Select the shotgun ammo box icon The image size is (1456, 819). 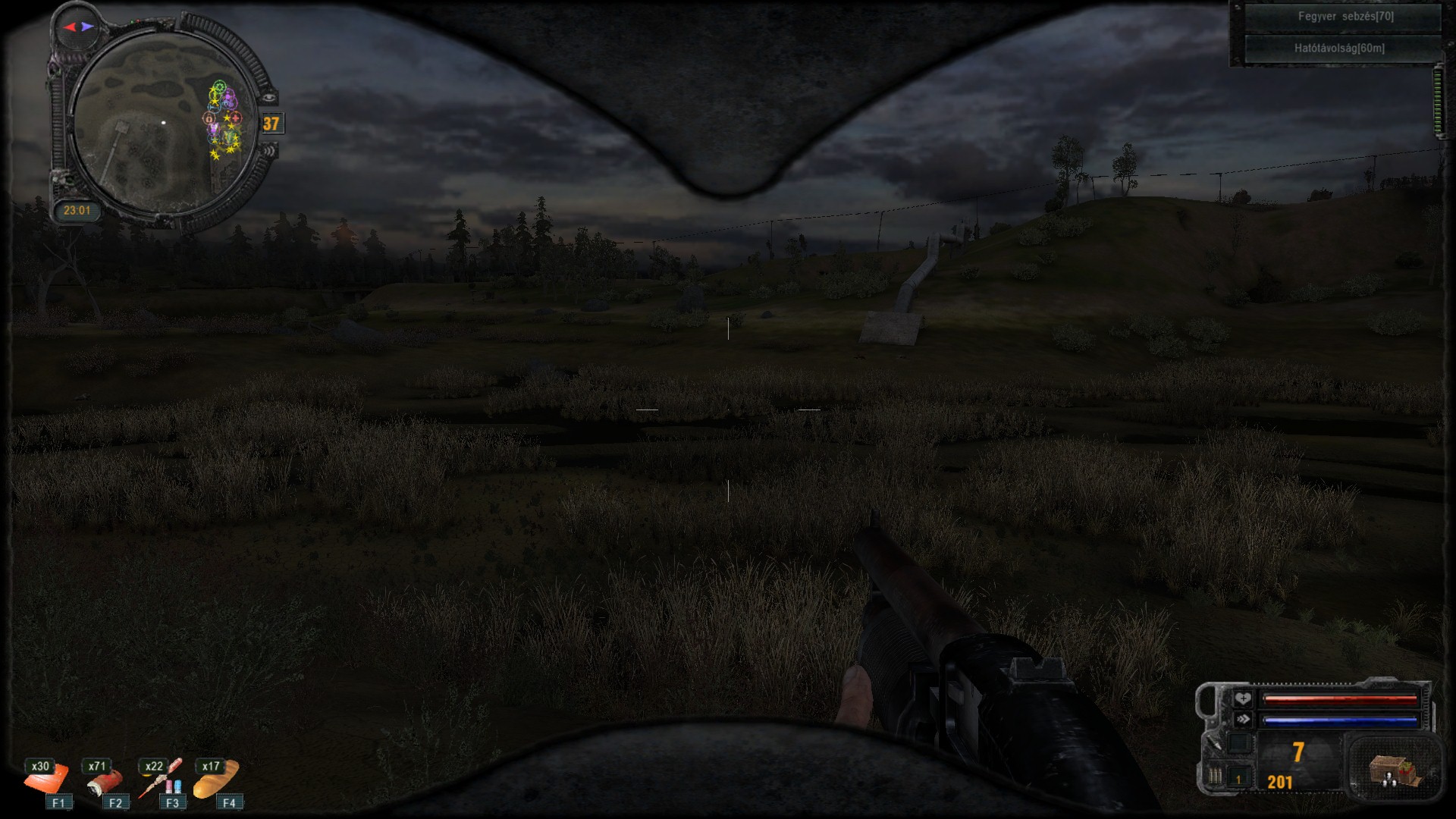[1392, 770]
